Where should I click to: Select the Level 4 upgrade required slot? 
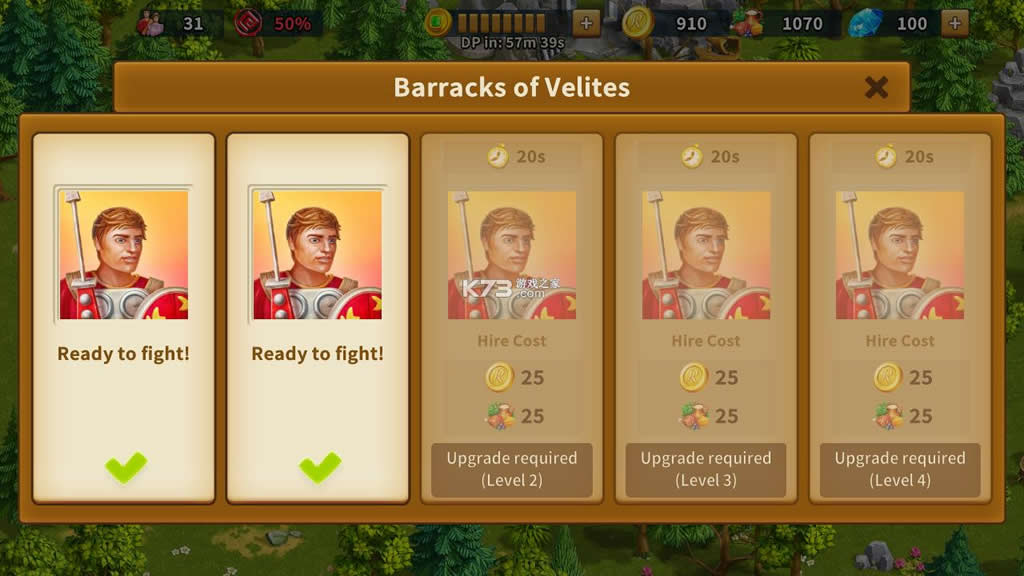899,469
